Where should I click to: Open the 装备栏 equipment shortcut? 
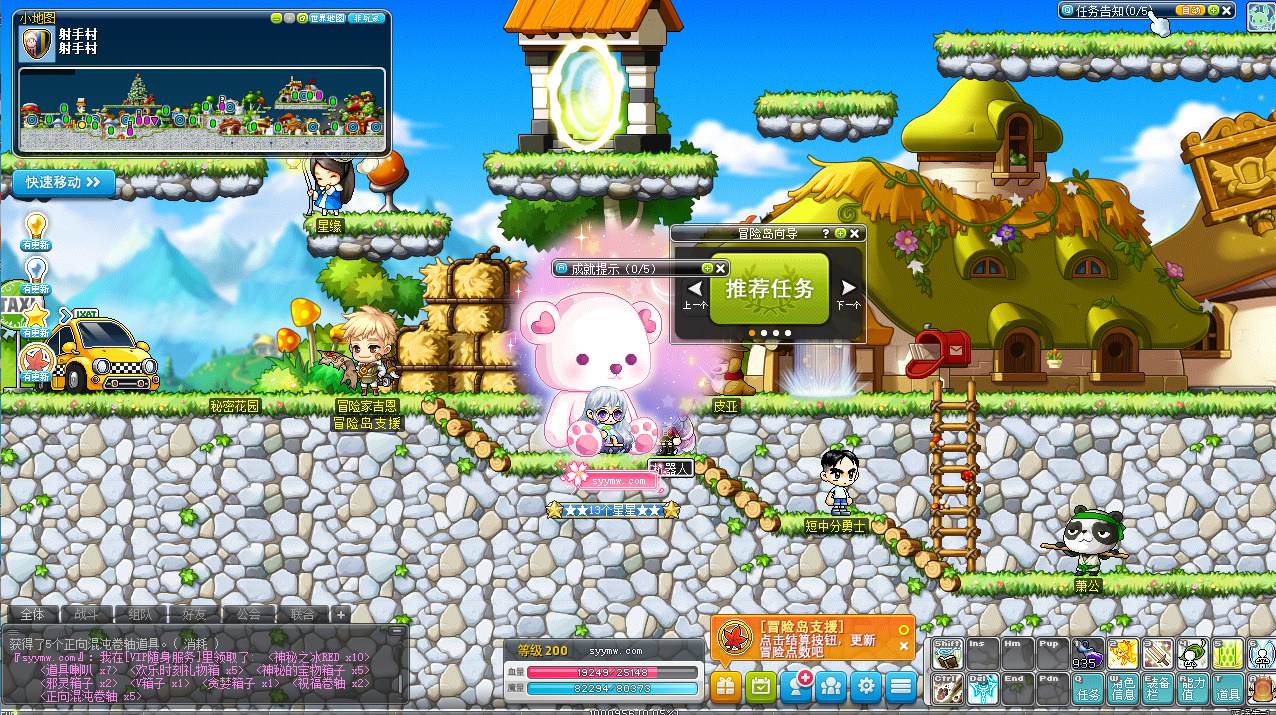(x=1158, y=686)
